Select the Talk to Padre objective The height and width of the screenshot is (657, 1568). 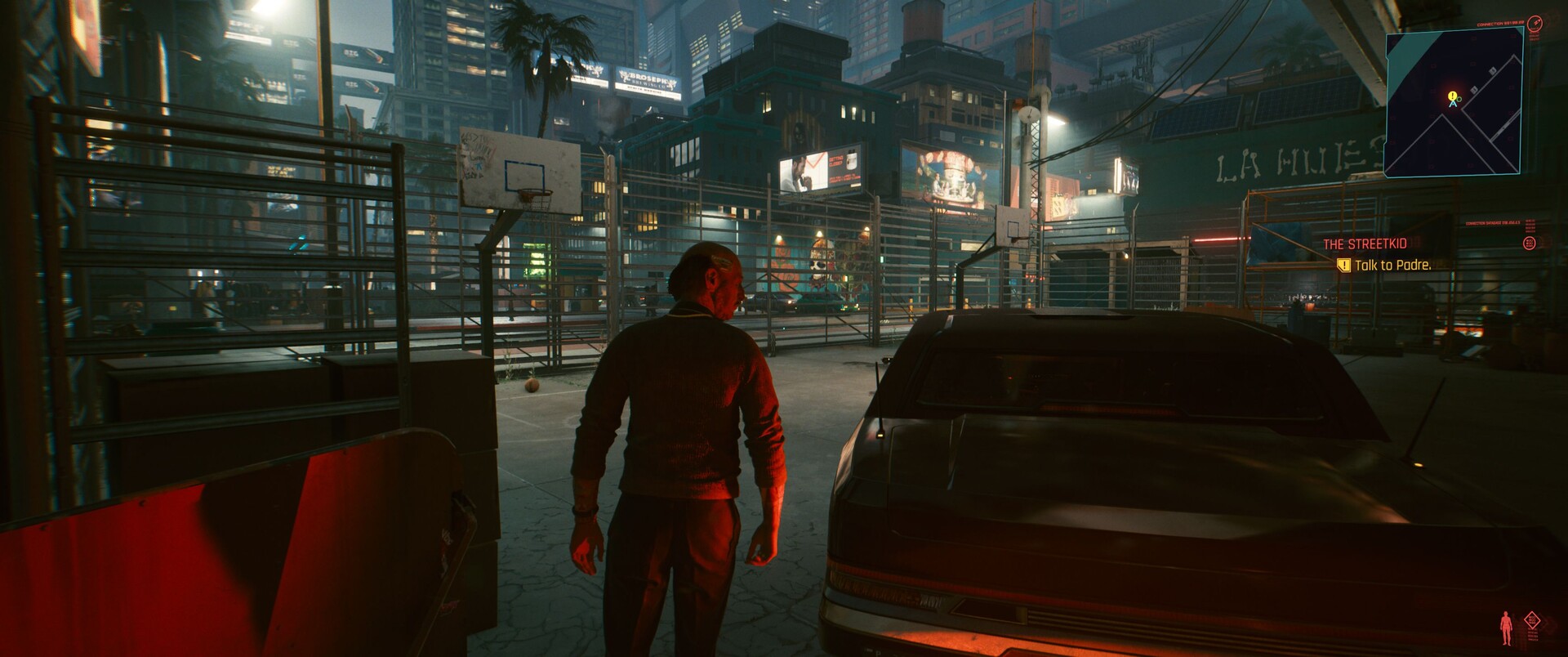click(x=1392, y=265)
